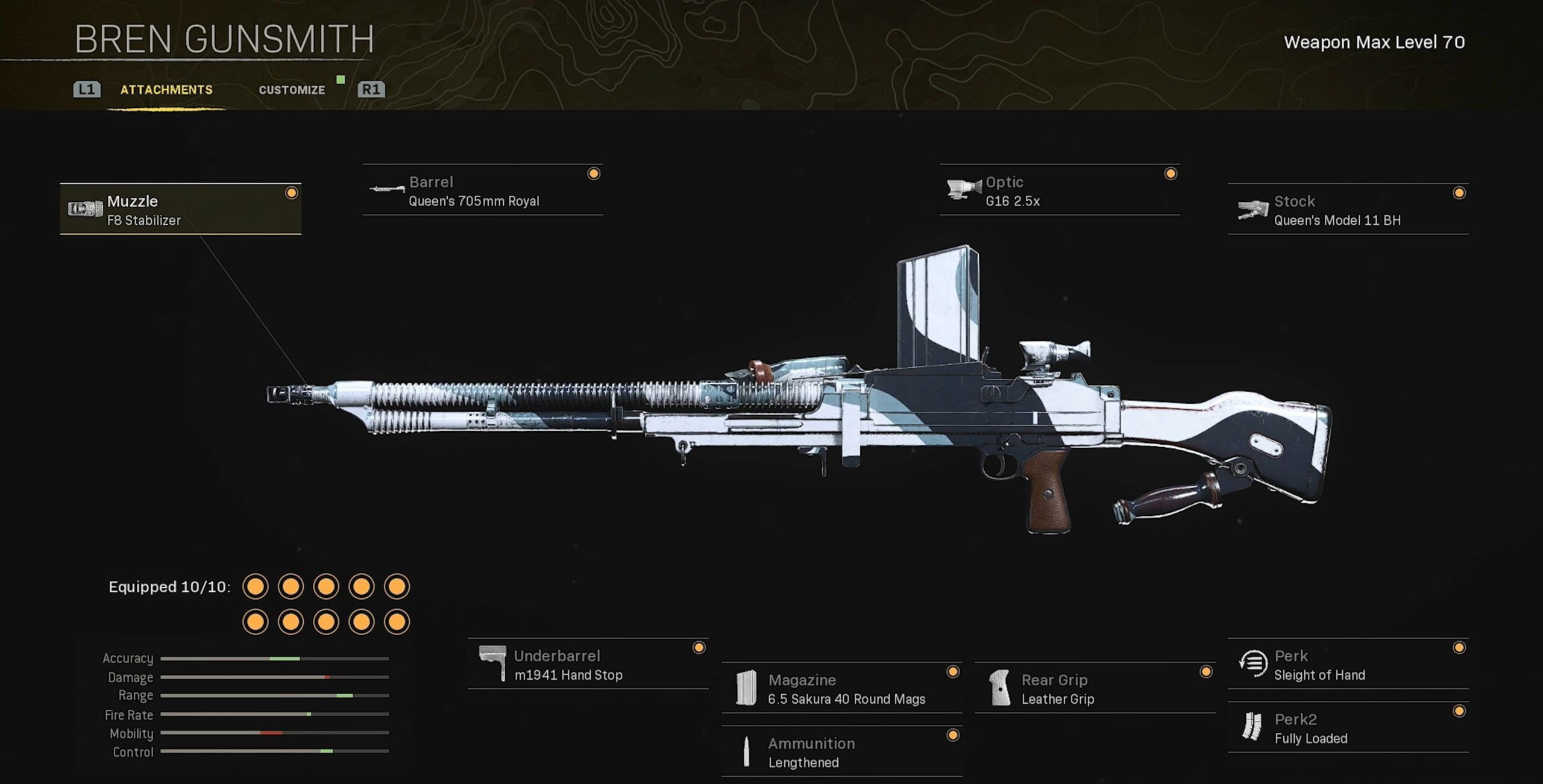The height and width of the screenshot is (784, 1543).
Task: Open the Ammunition slot icon
Action: pos(747,750)
